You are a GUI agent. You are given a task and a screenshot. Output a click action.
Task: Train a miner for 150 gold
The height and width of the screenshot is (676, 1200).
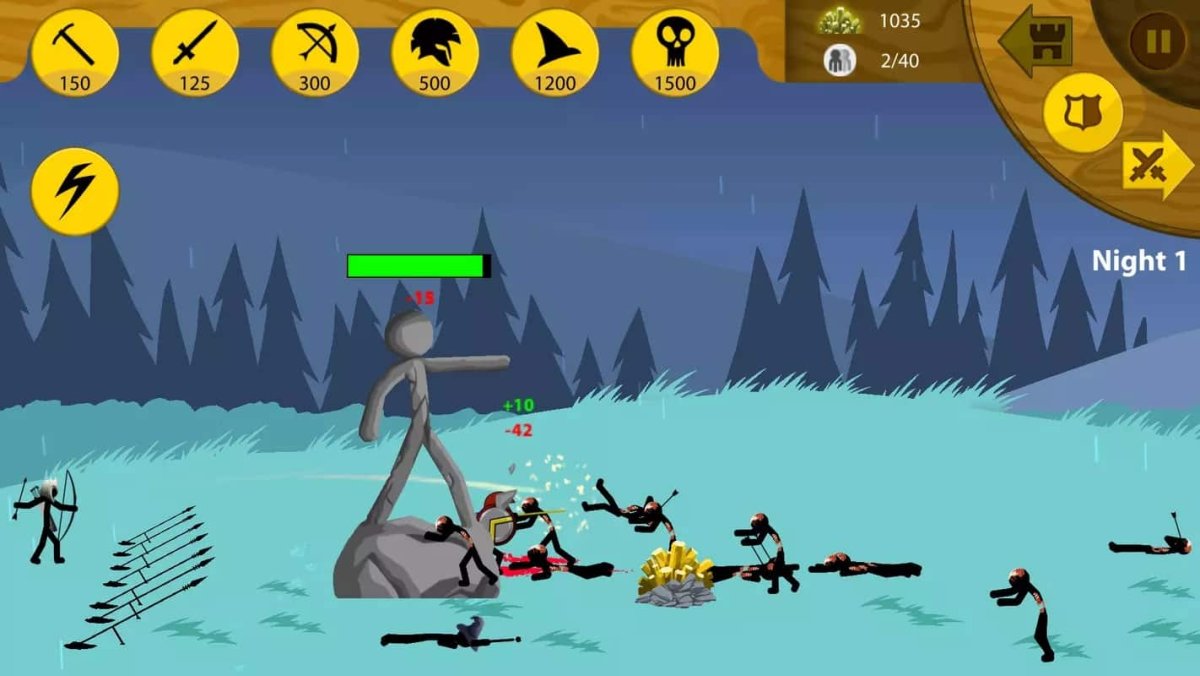click(75, 53)
